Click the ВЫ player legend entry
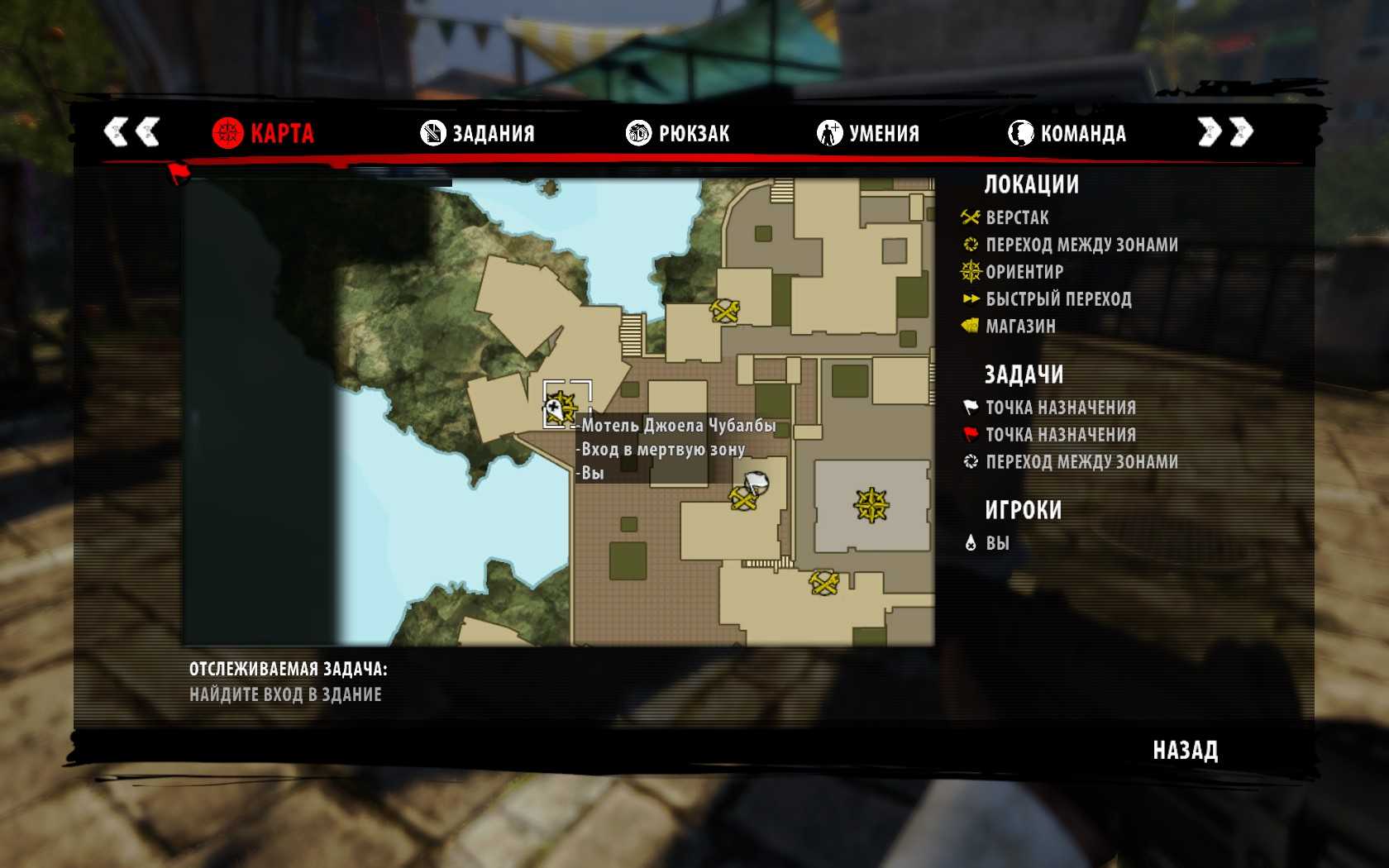 point(996,543)
